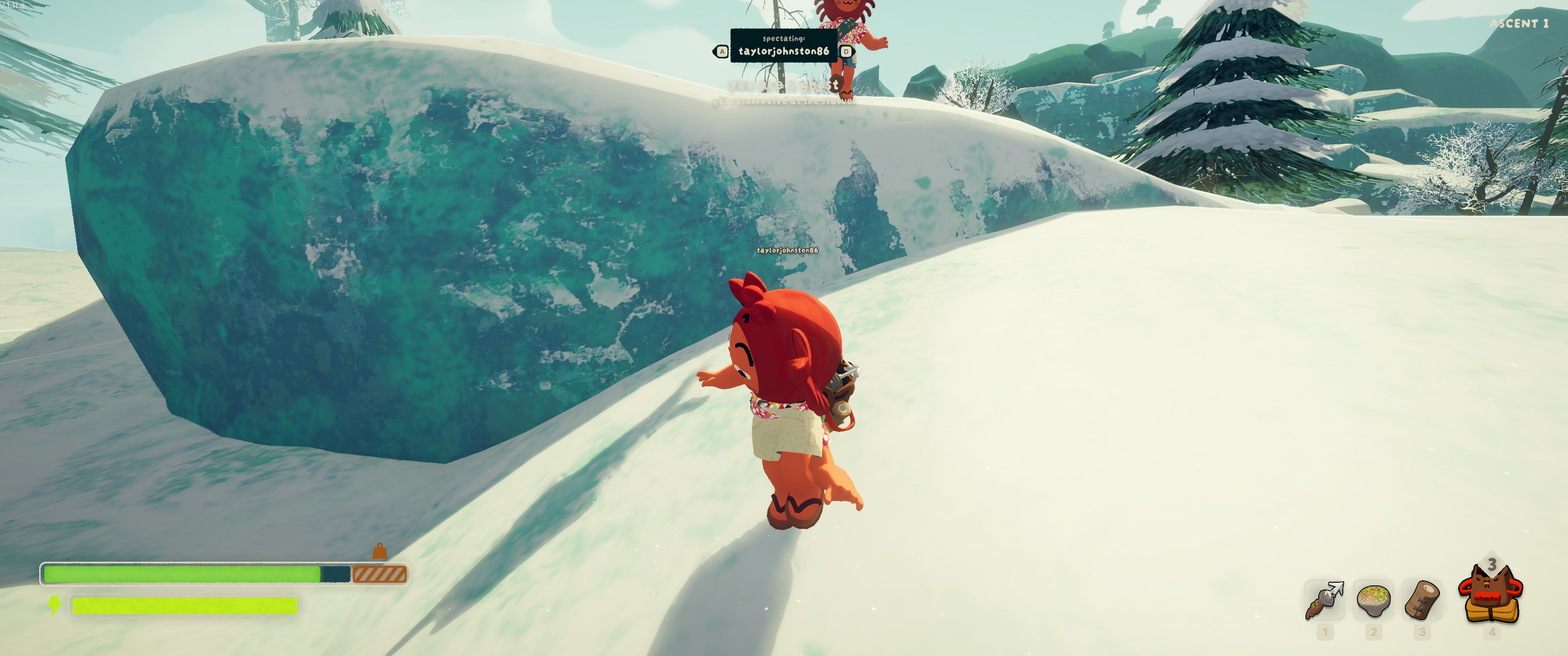Select the rope spear in slot 1
The image size is (1568, 656).
(1325, 600)
